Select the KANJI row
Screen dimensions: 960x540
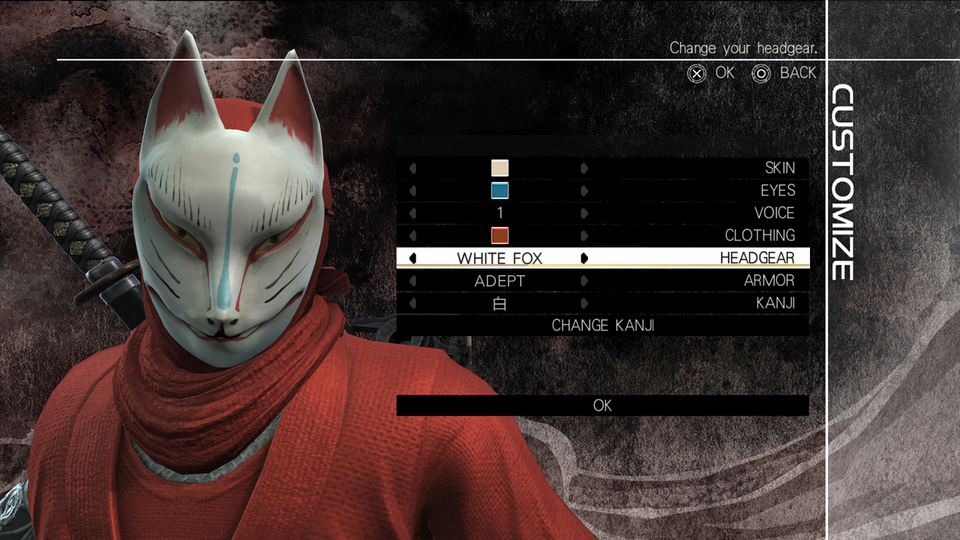coord(602,303)
